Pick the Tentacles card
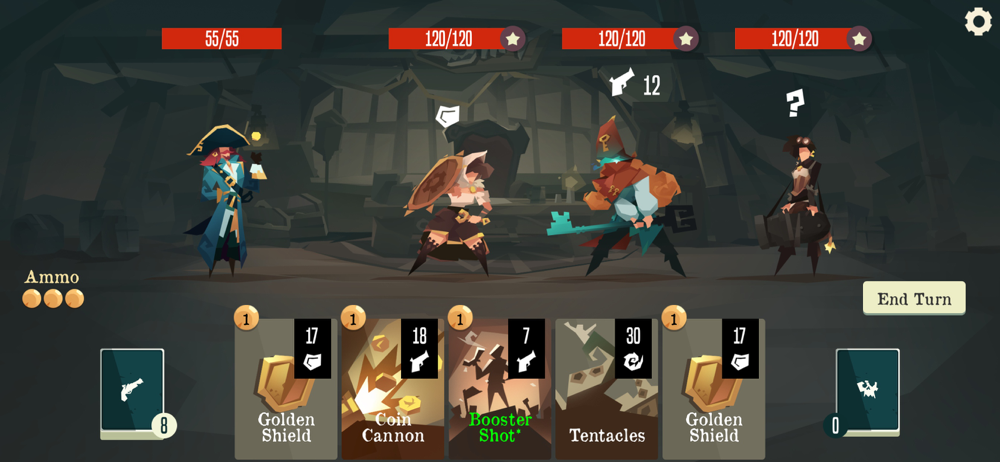 606,389
